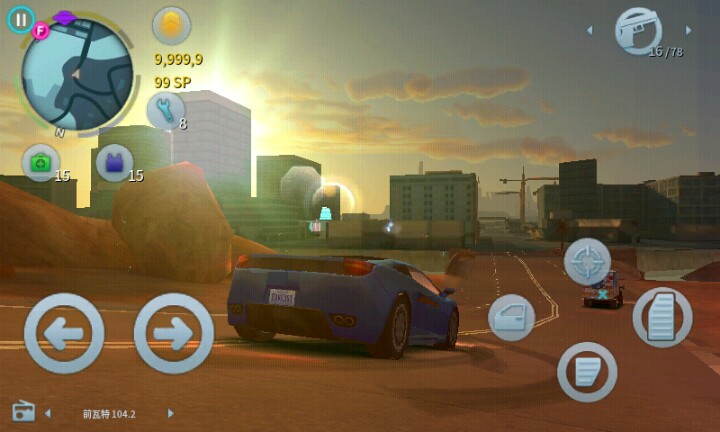
Task: Tap the brake pedal button
Action: coord(586,371)
